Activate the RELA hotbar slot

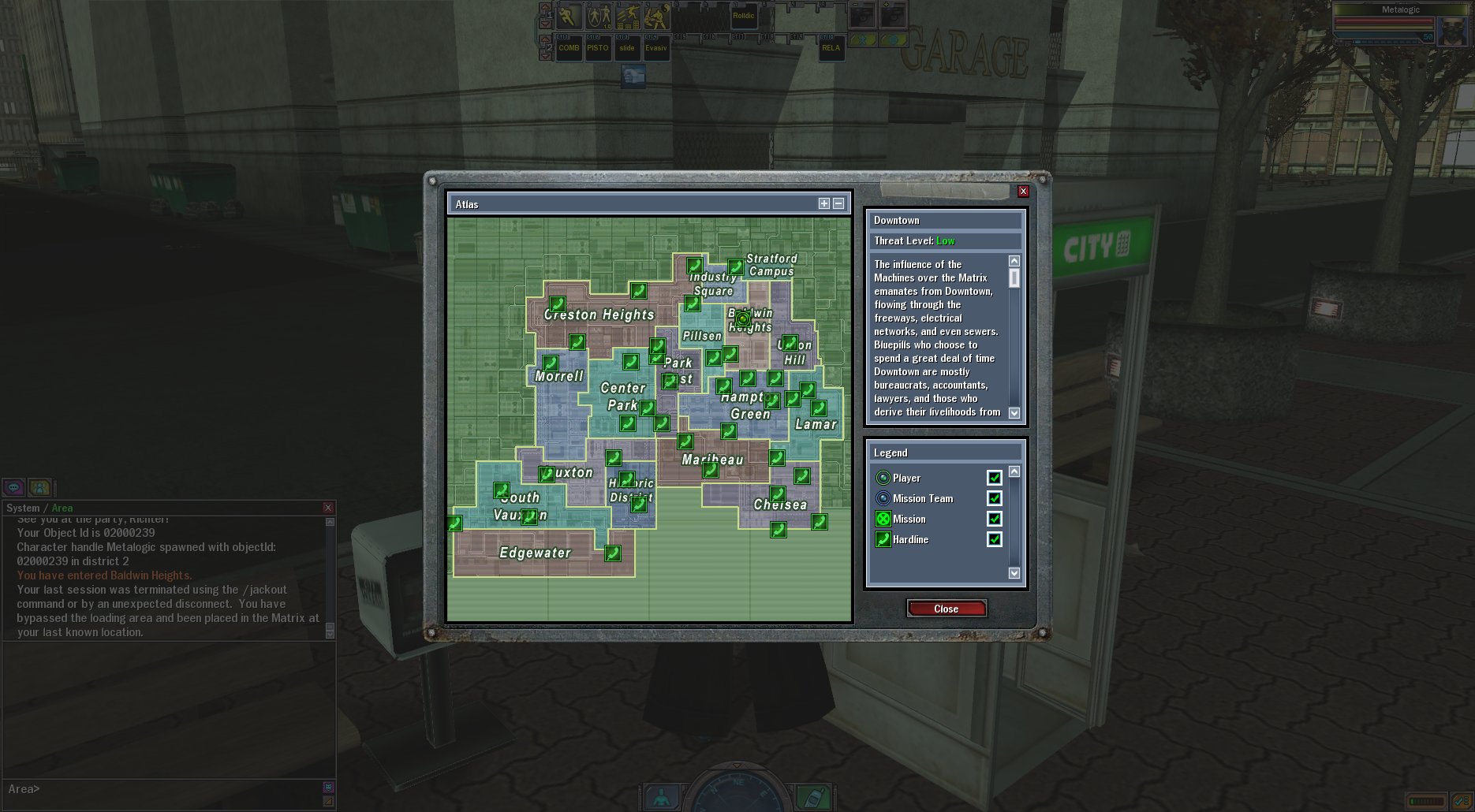[831, 48]
